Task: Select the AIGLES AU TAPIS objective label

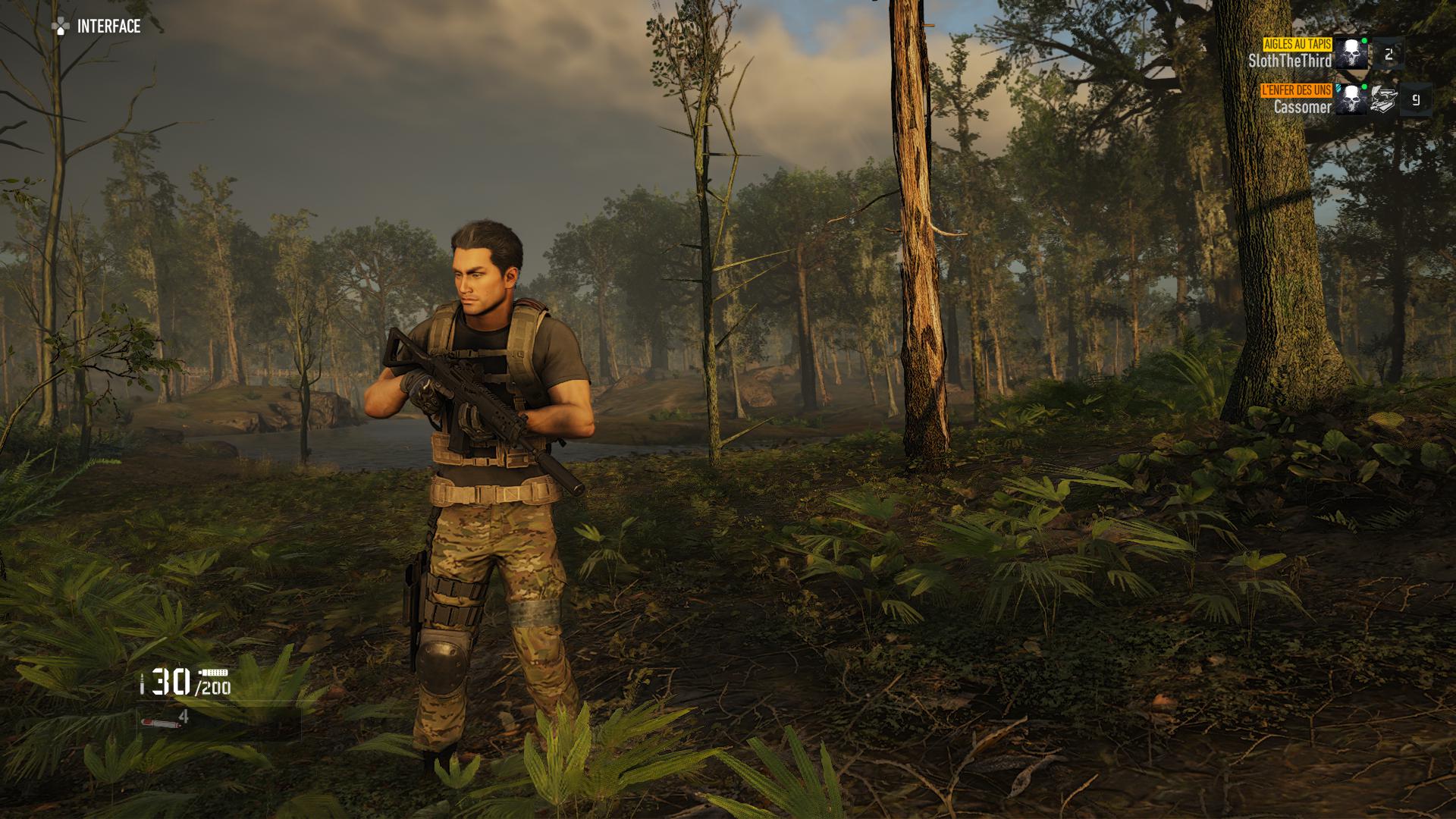Action: tap(1297, 45)
